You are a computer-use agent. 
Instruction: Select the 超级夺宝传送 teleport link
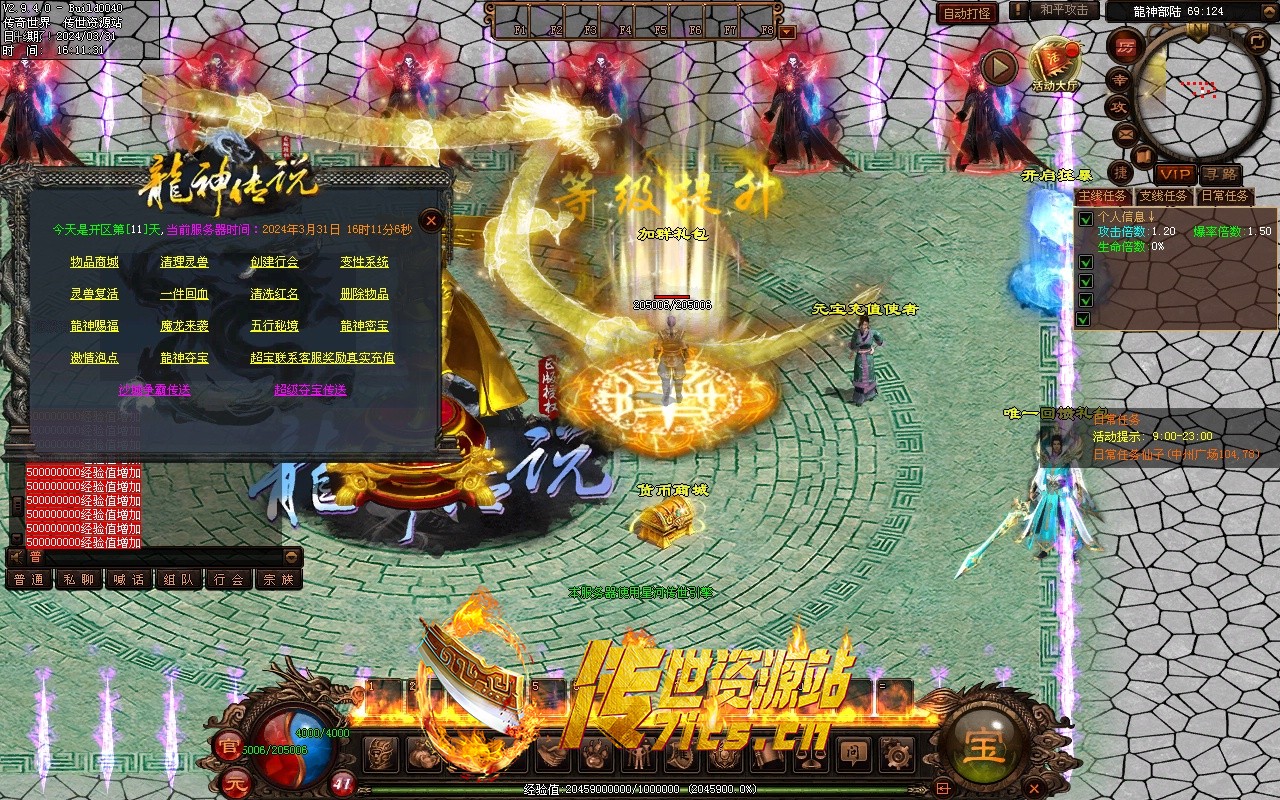pyautogui.click(x=310, y=390)
